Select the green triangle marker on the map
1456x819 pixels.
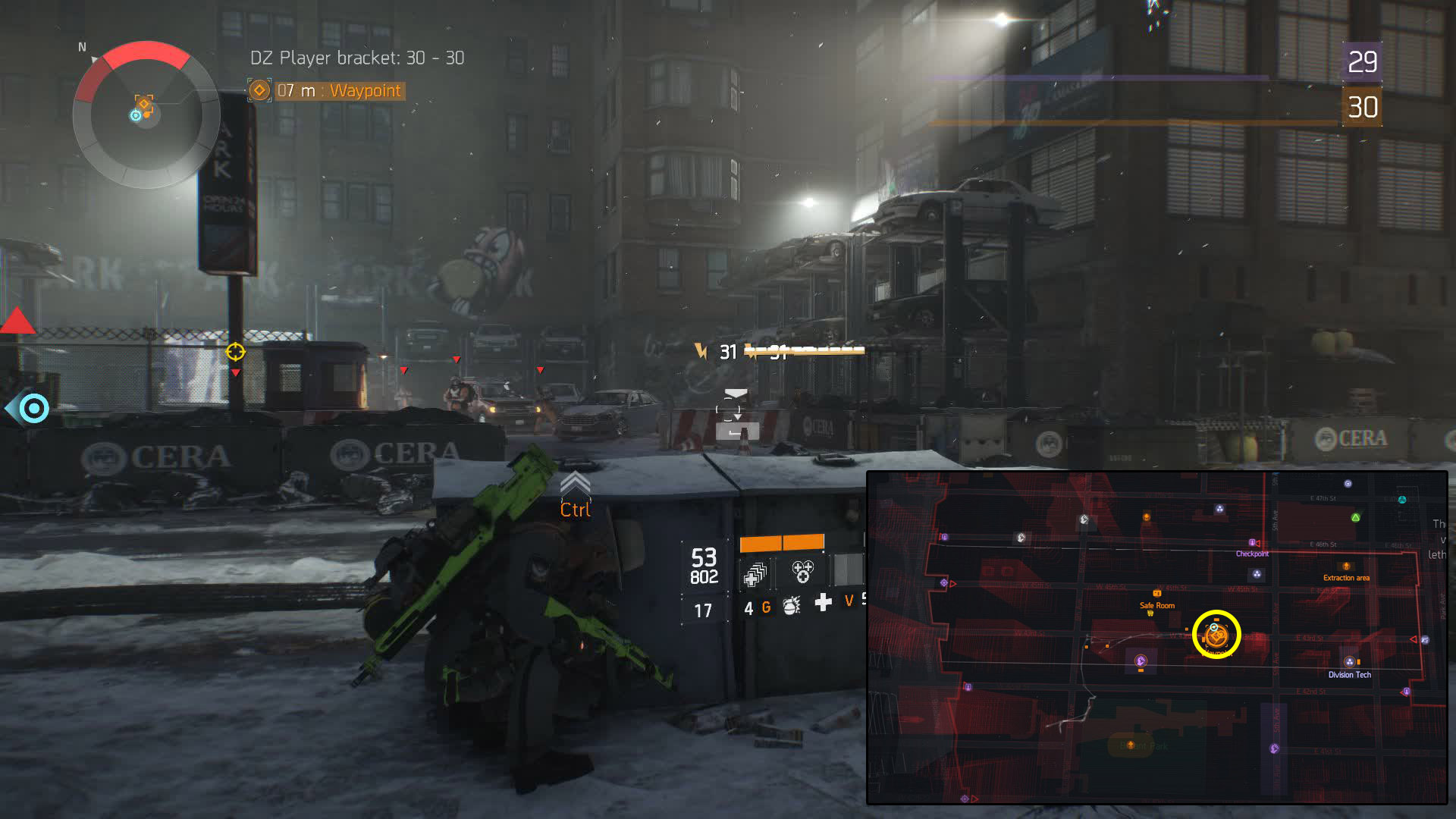(1355, 518)
